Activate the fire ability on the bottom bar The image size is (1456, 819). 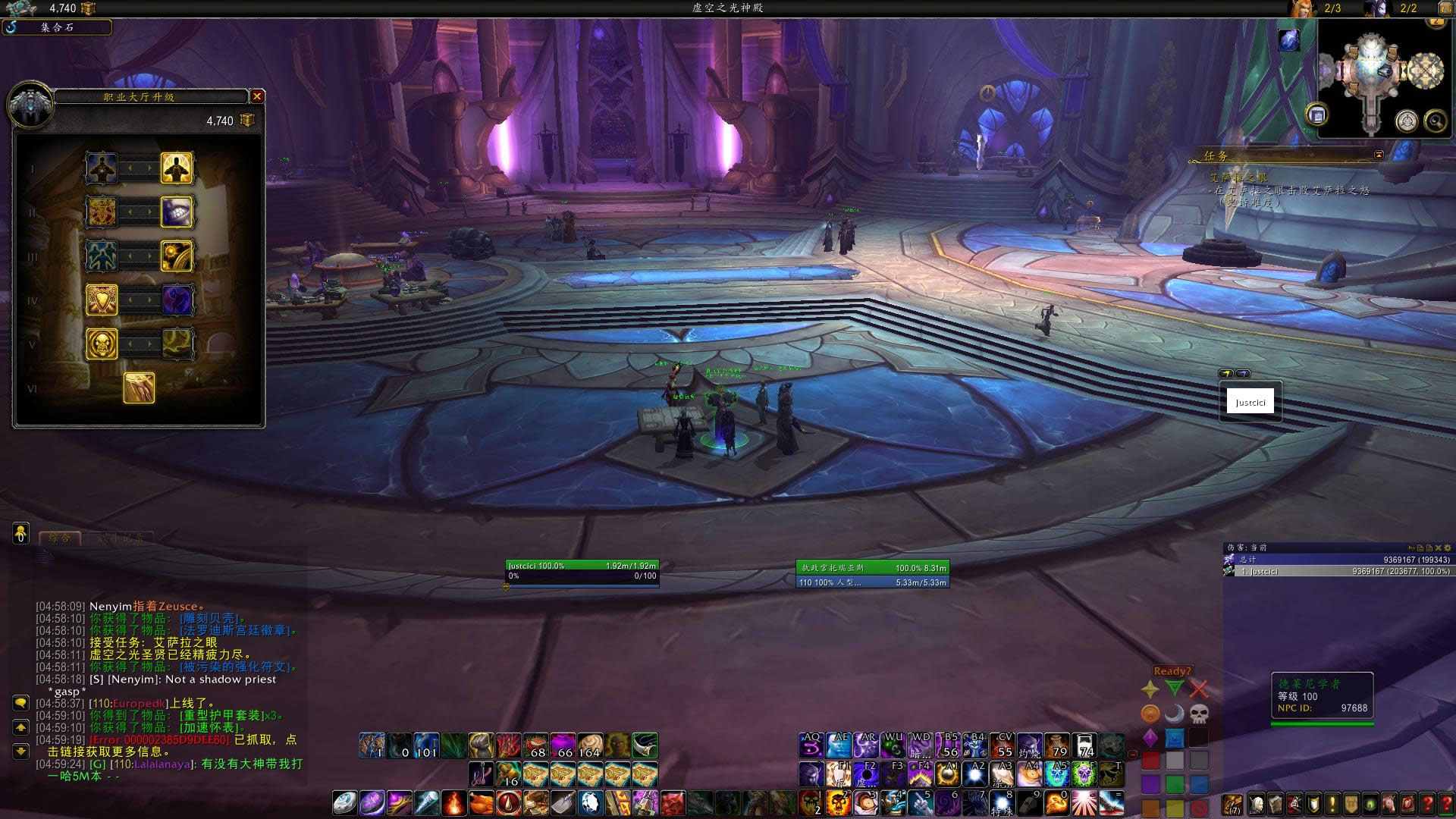[x=453, y=802]
